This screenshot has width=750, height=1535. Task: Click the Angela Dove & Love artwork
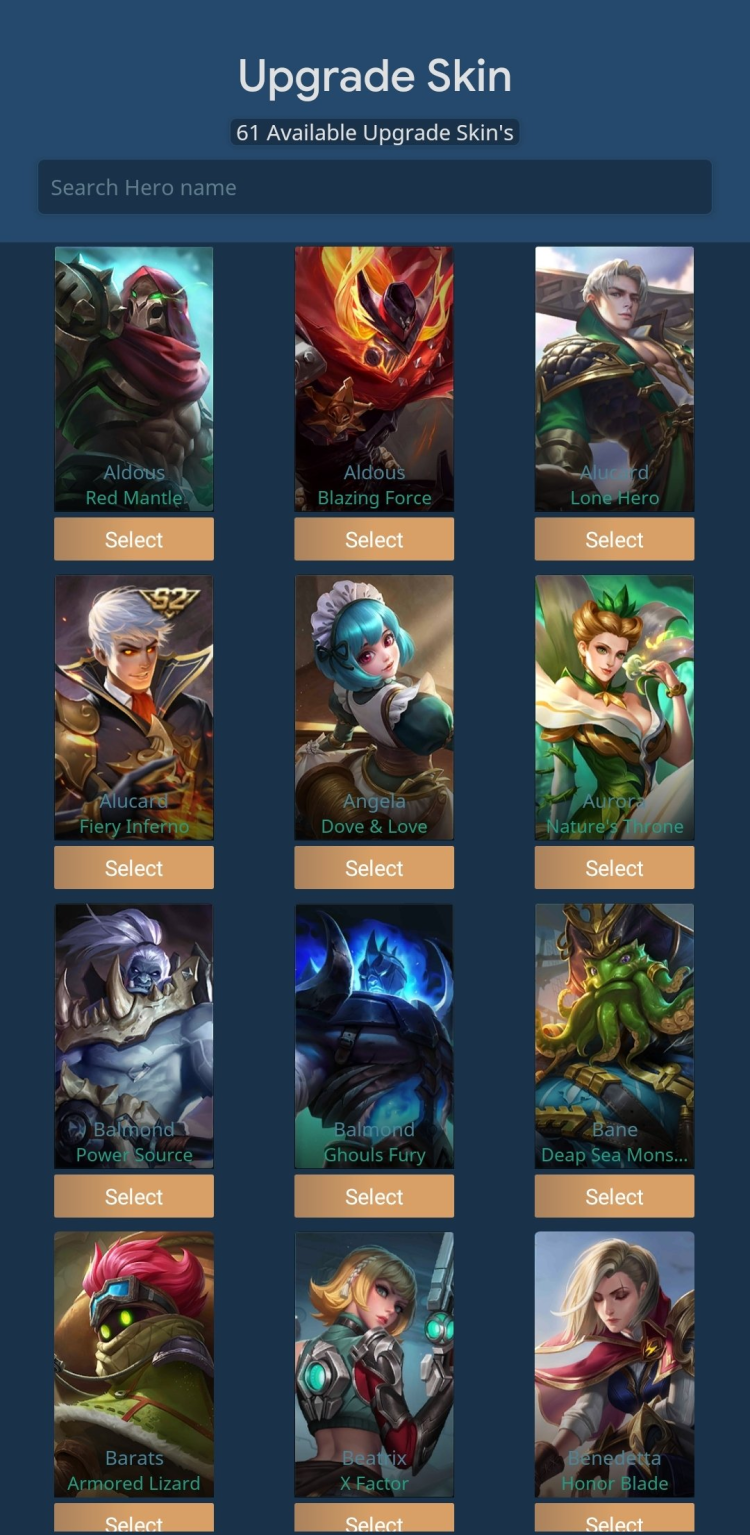(x=374, y=707)
